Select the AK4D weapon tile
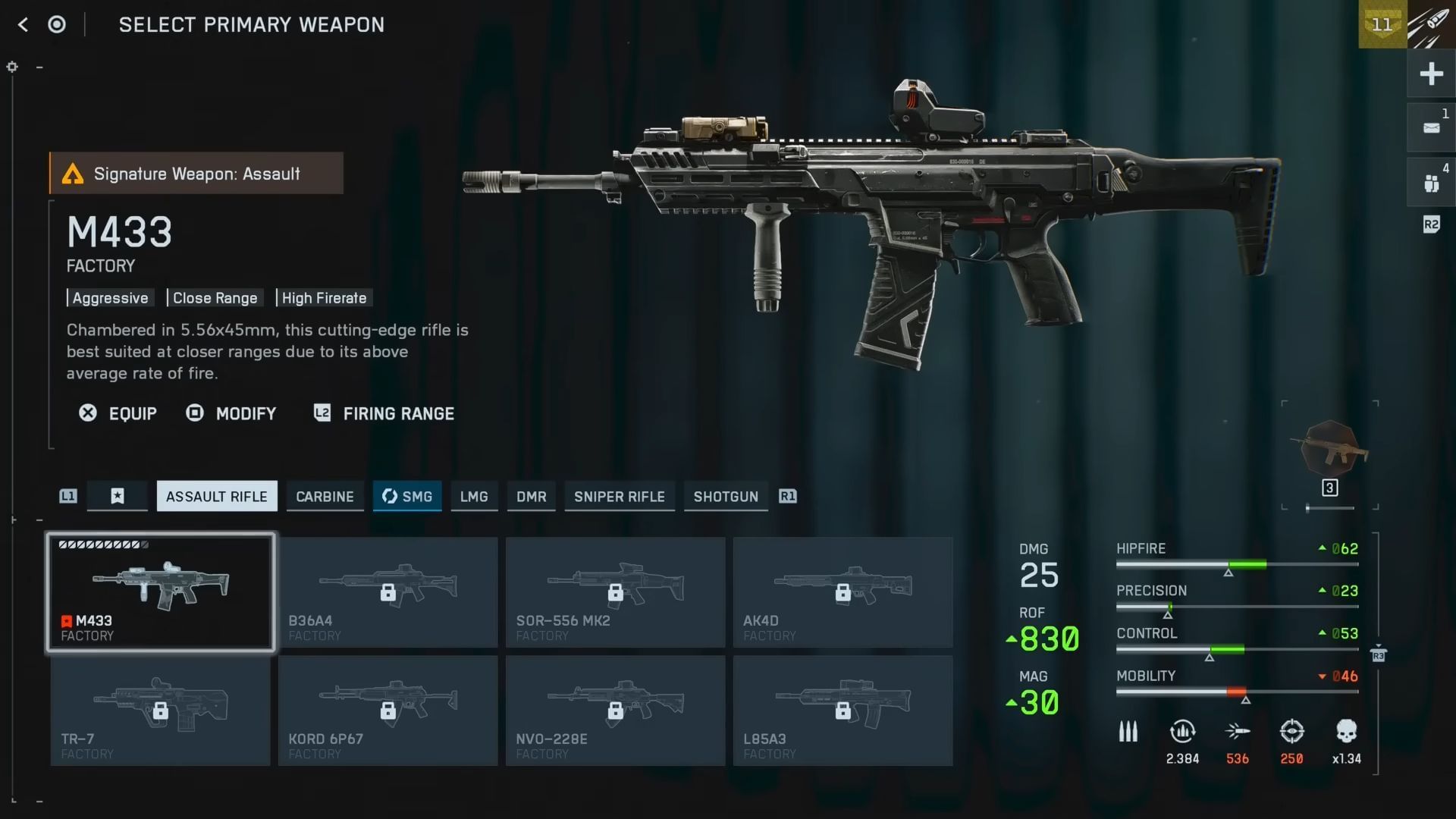 click(x=843, y=592)
